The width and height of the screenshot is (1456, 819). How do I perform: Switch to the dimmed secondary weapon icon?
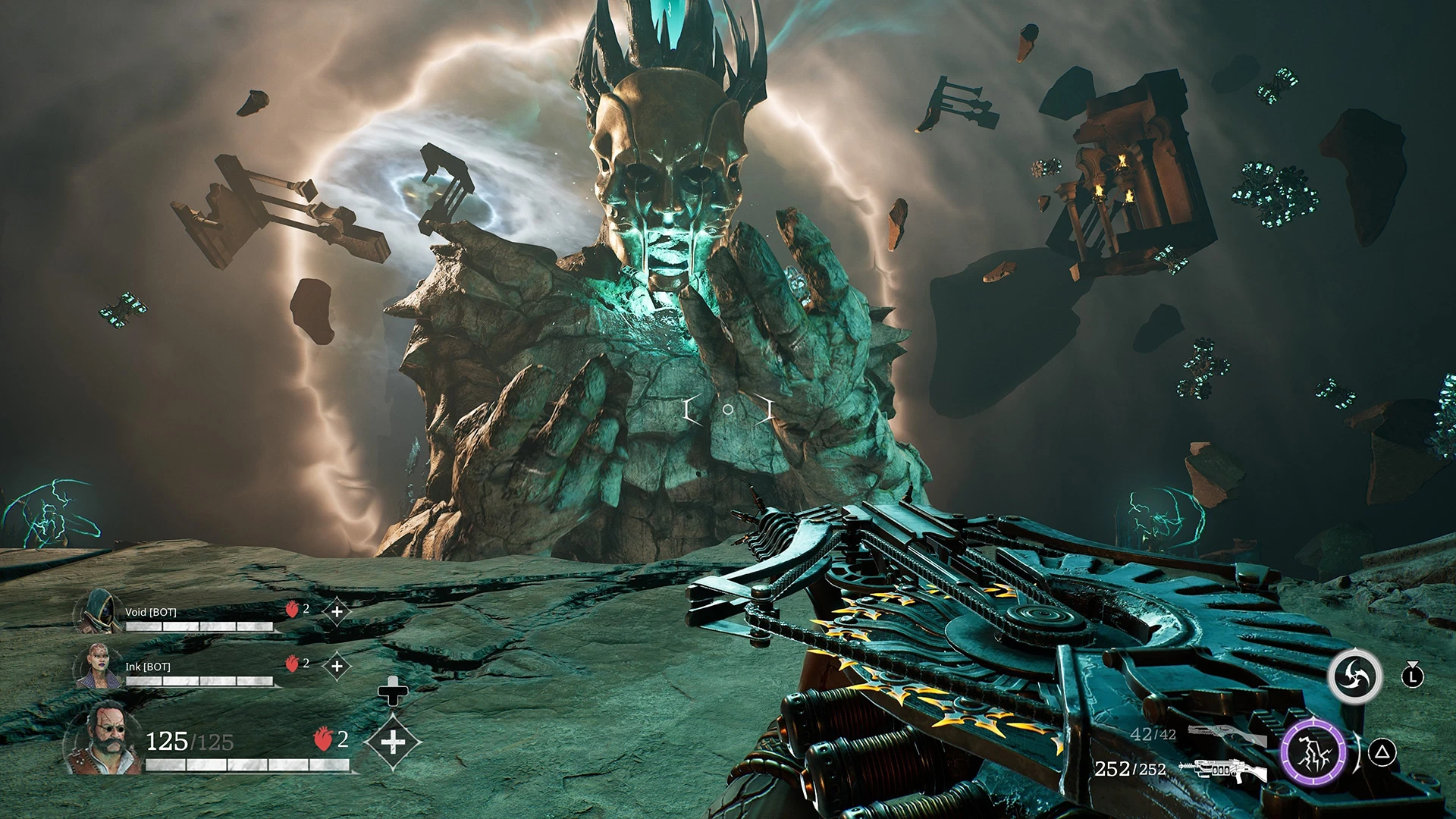pos(1226,734)
